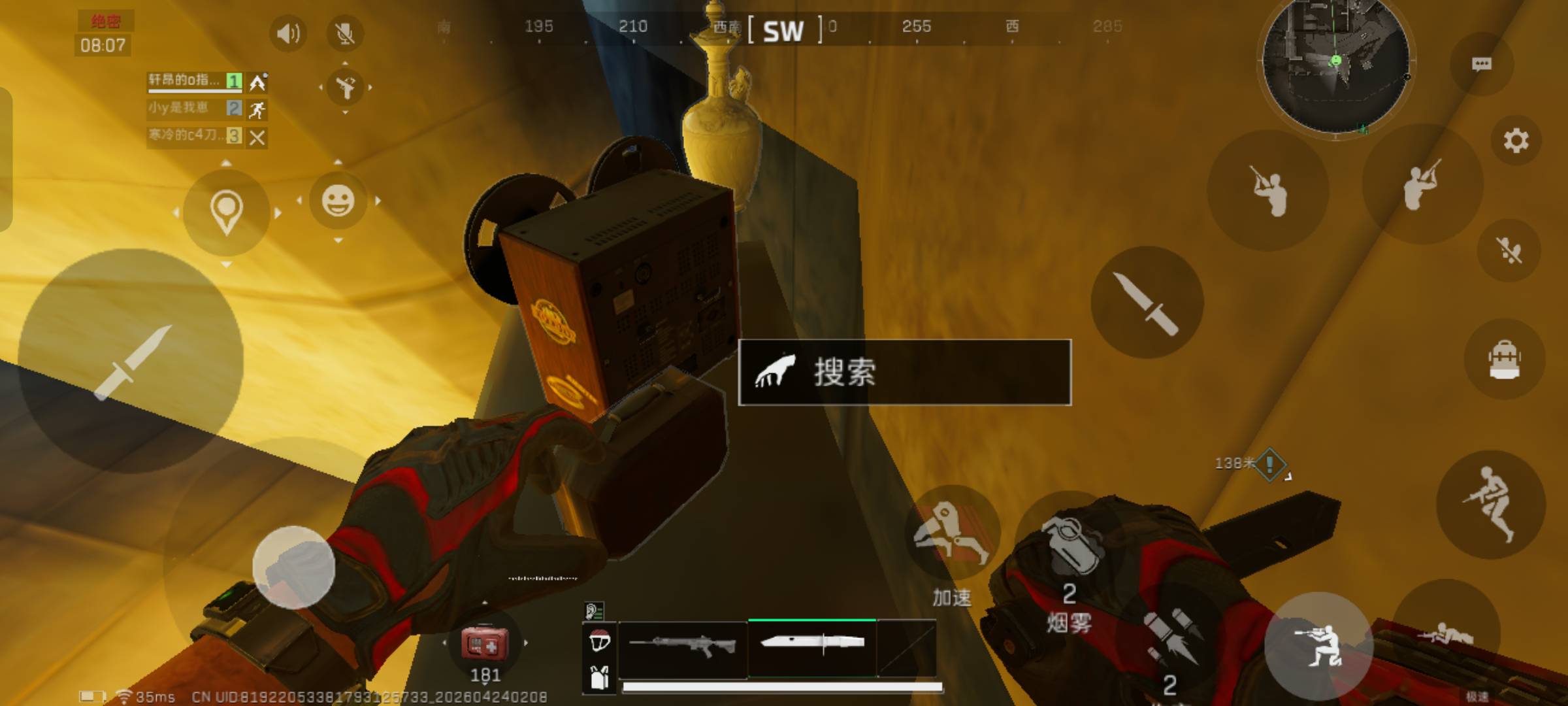Tap the jump button

coord(1491,504)
